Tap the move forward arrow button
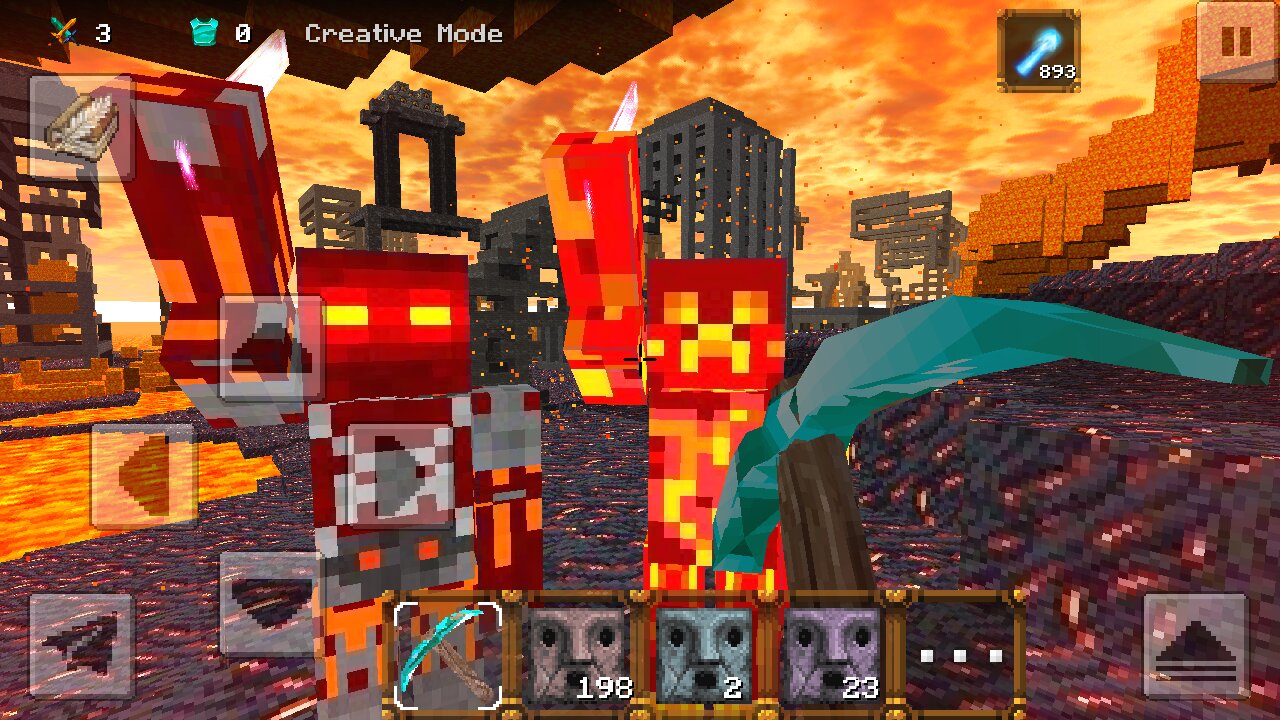 [271, 346]
